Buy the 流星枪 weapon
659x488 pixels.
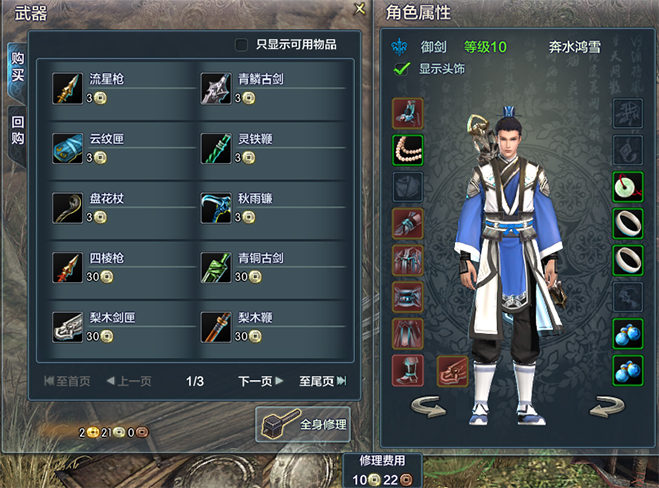pos(68,88)
